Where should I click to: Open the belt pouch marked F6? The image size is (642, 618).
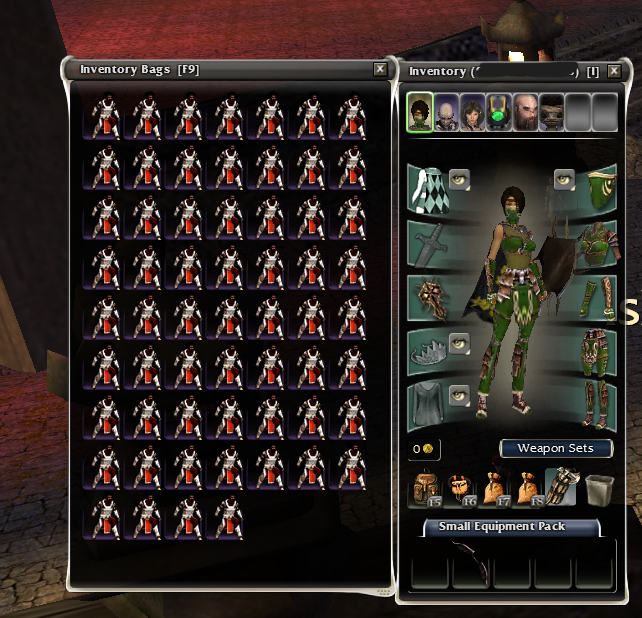pos(461,490)
